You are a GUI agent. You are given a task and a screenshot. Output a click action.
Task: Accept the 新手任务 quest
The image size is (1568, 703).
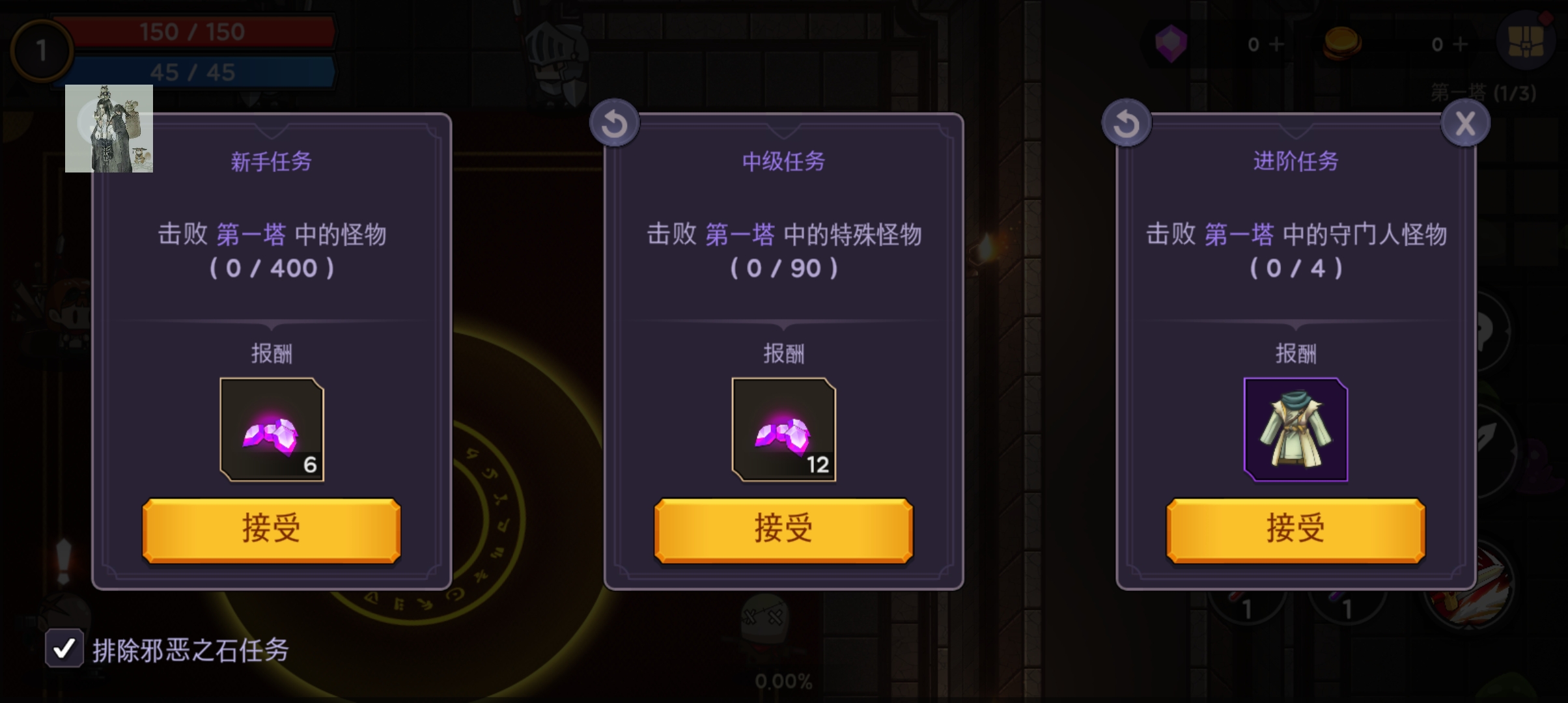tap(271, 529)
